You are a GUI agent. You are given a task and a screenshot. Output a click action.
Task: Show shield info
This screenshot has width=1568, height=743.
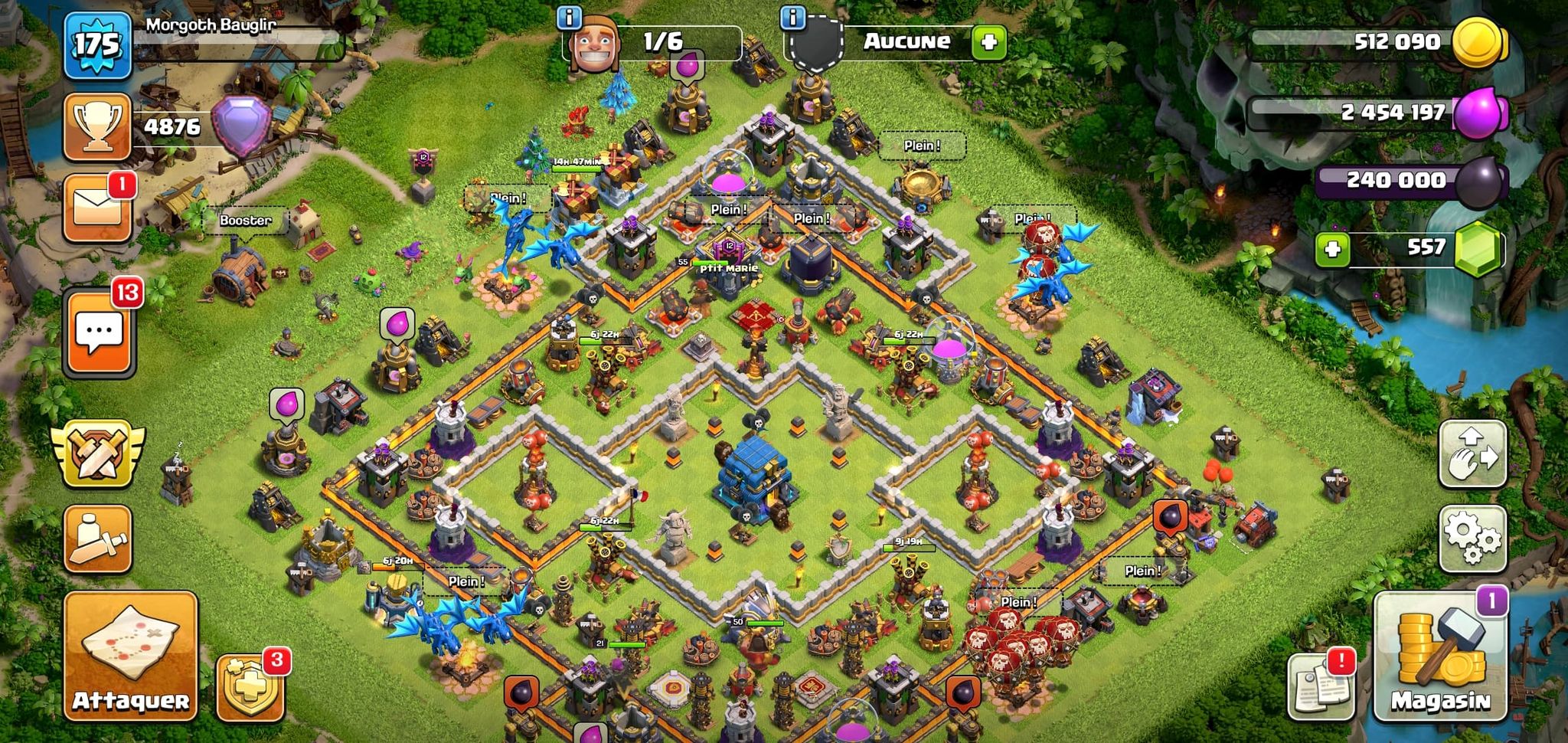pyautogui.click(x=792, y=17)
